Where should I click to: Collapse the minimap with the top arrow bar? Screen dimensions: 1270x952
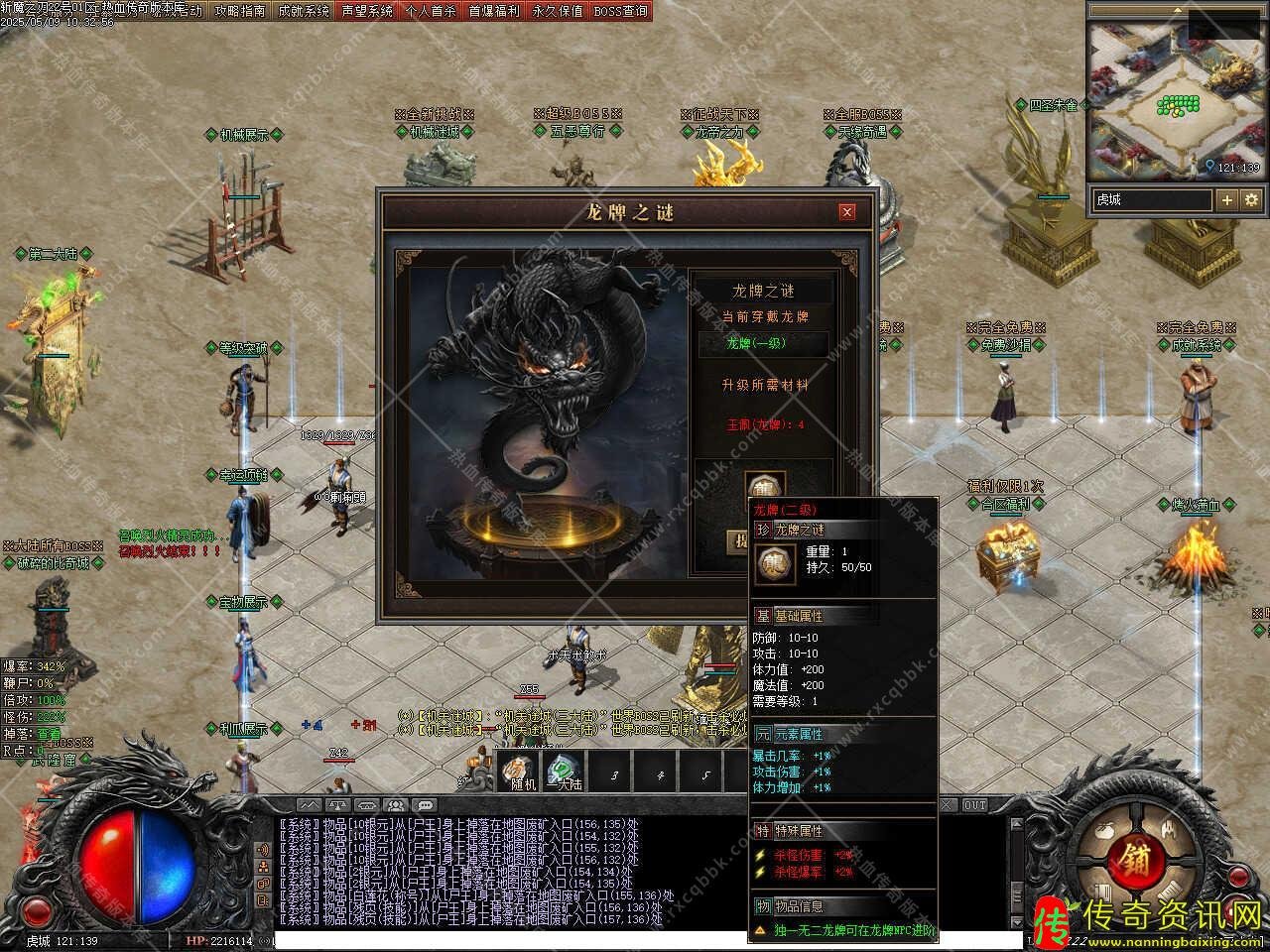click(x=1177, y=9)
